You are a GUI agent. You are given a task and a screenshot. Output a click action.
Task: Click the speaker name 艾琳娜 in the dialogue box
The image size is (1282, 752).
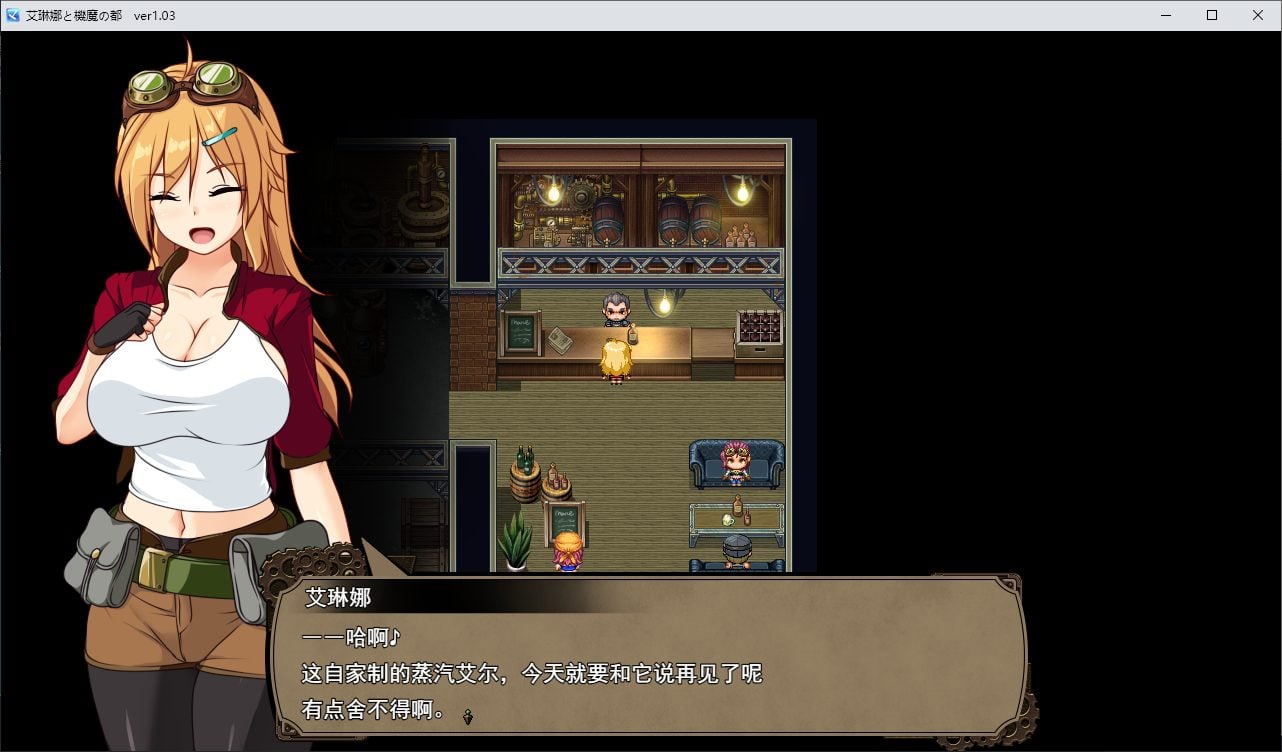coord(337,596)
